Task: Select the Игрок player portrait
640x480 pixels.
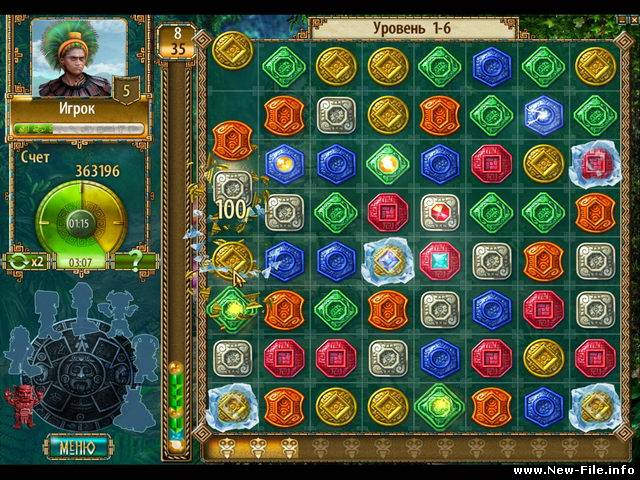Action: pos(77,60)
